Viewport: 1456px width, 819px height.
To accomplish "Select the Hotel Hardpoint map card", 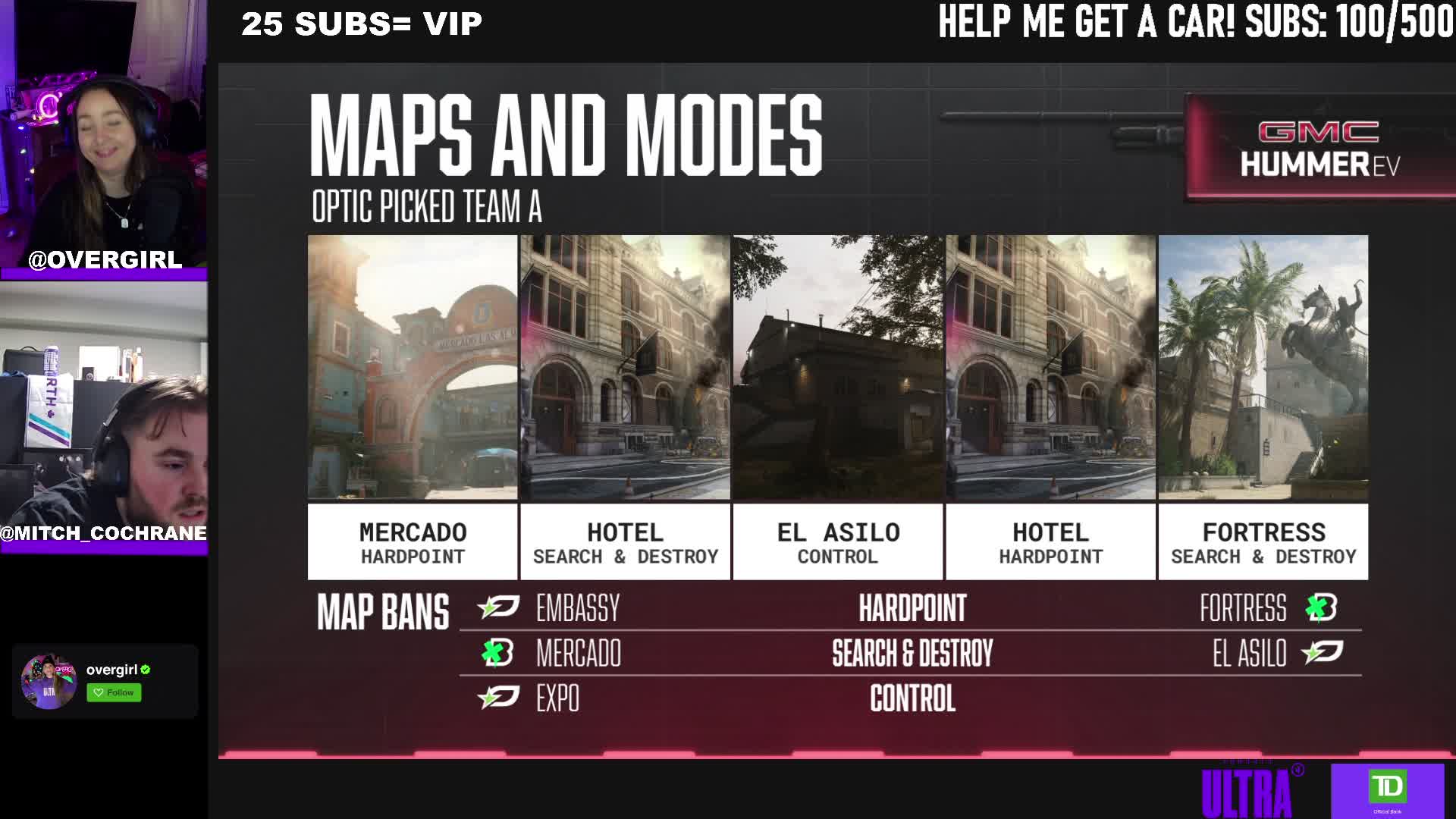I will (1050, 407).
